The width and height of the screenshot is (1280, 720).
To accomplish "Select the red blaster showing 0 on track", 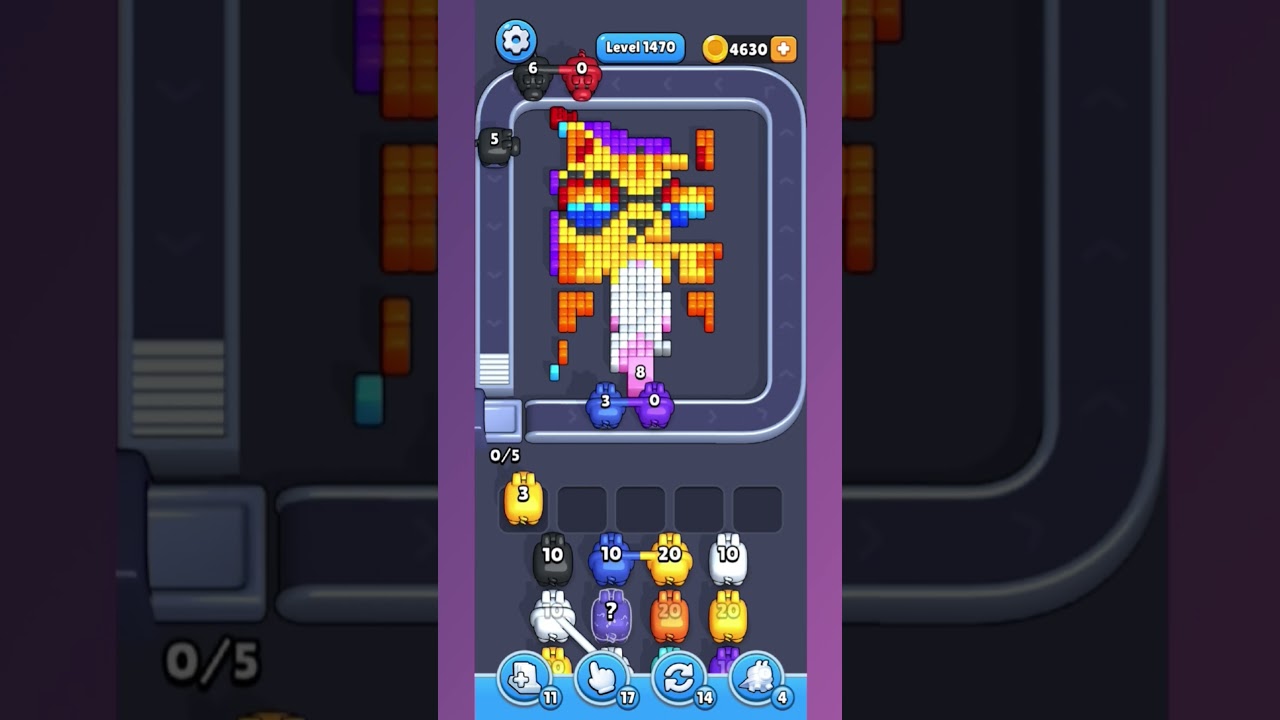I will (x=583, y=80).
